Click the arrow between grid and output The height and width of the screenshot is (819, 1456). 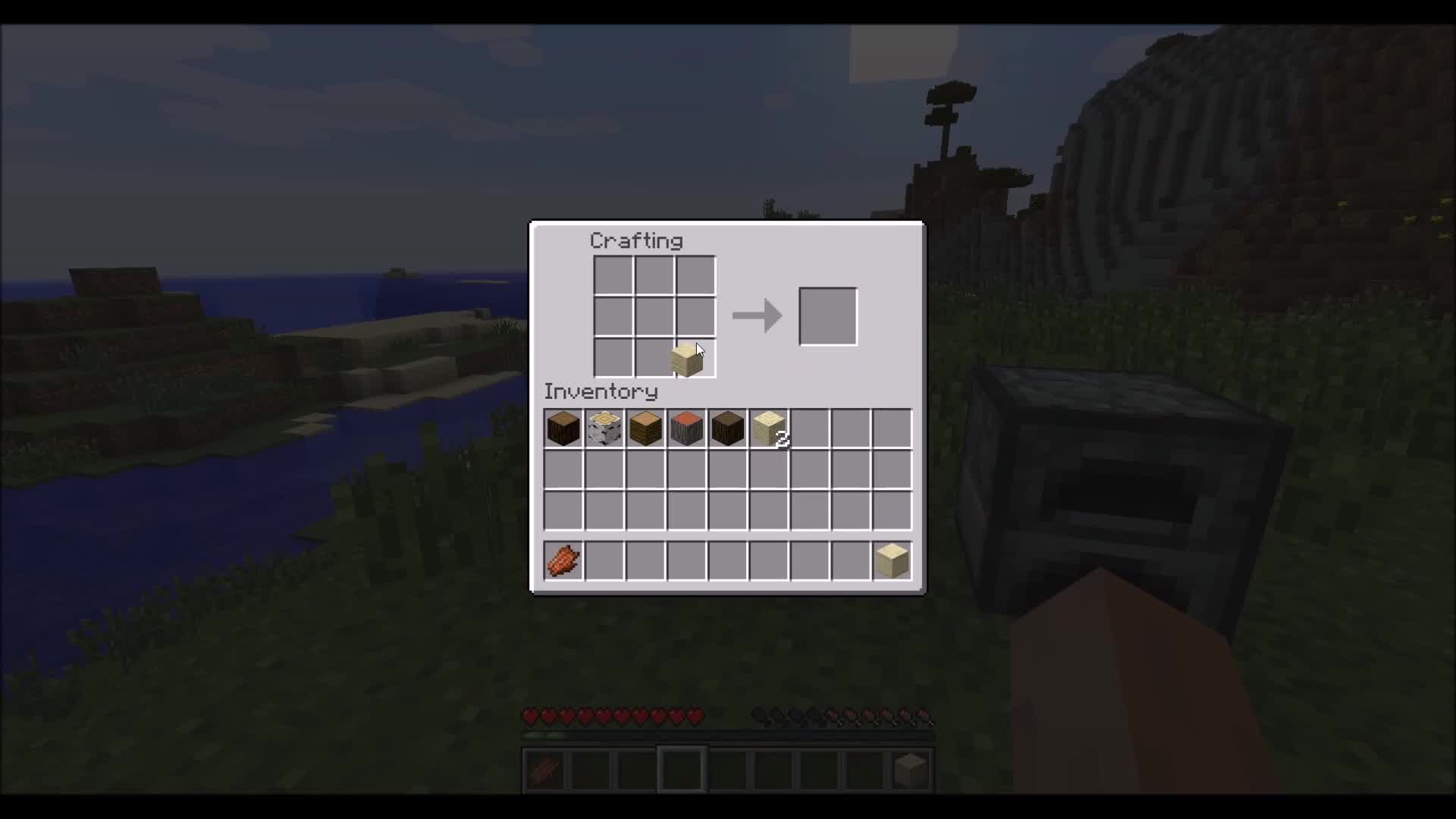[758, 315]
